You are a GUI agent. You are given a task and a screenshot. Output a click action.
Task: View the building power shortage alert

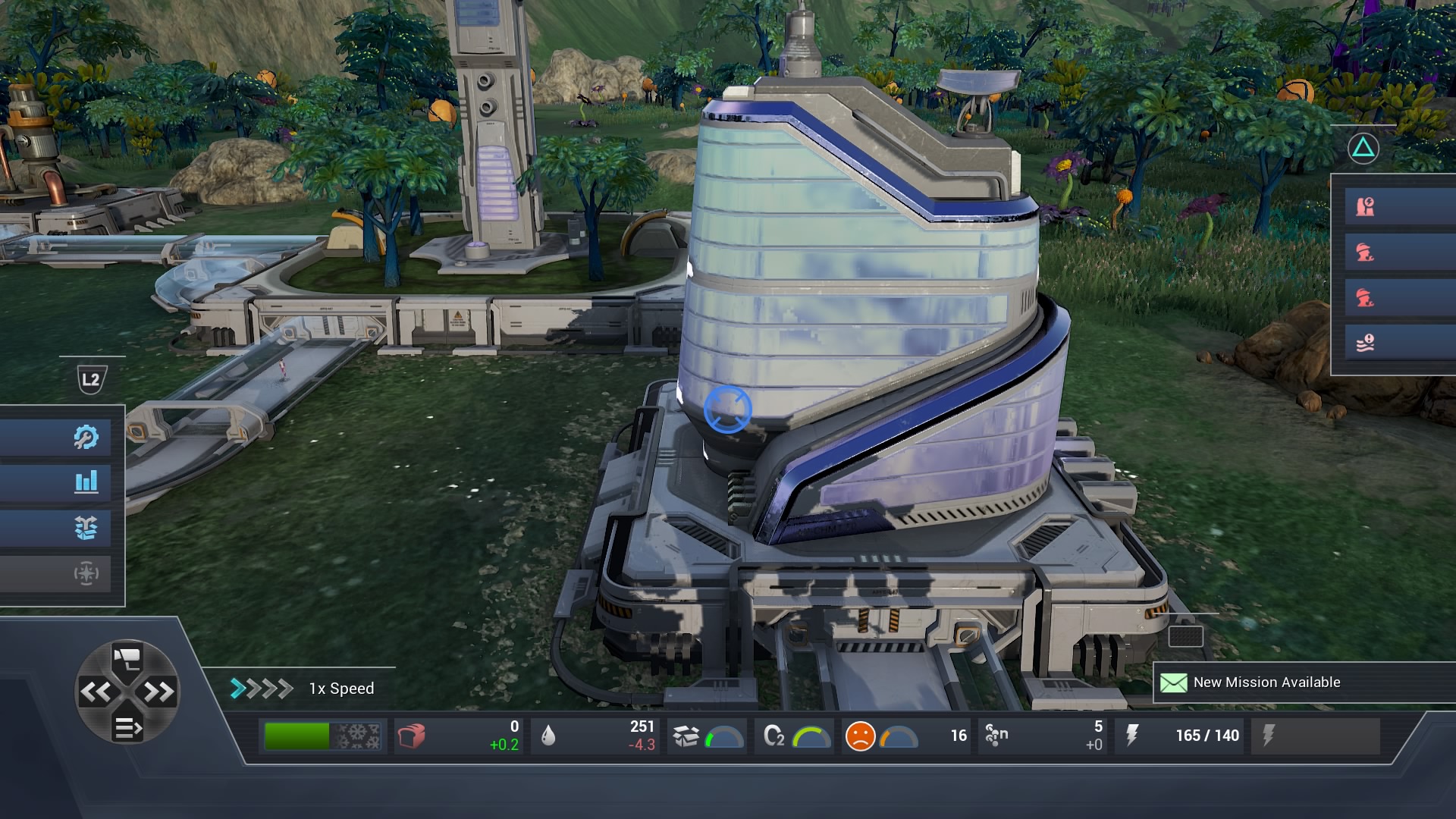tap(1365, 206)
